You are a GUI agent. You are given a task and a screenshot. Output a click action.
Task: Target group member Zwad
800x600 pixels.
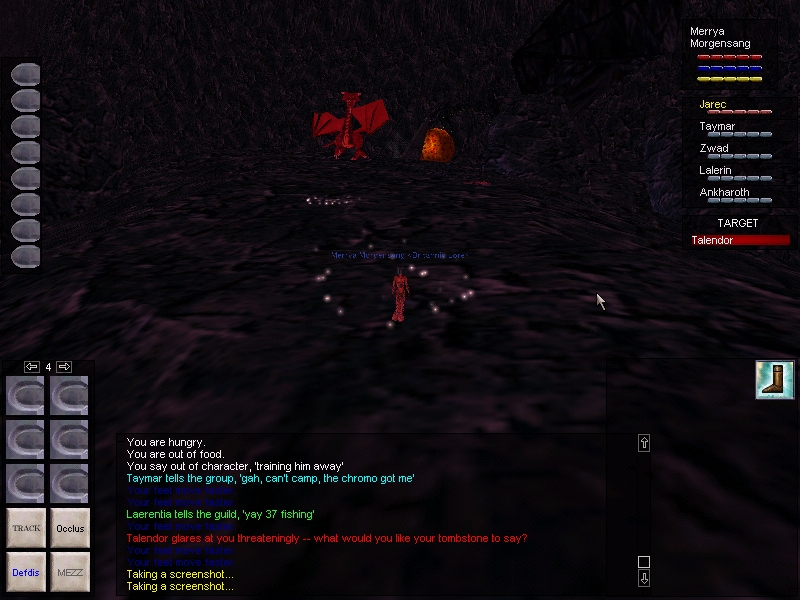714,149
